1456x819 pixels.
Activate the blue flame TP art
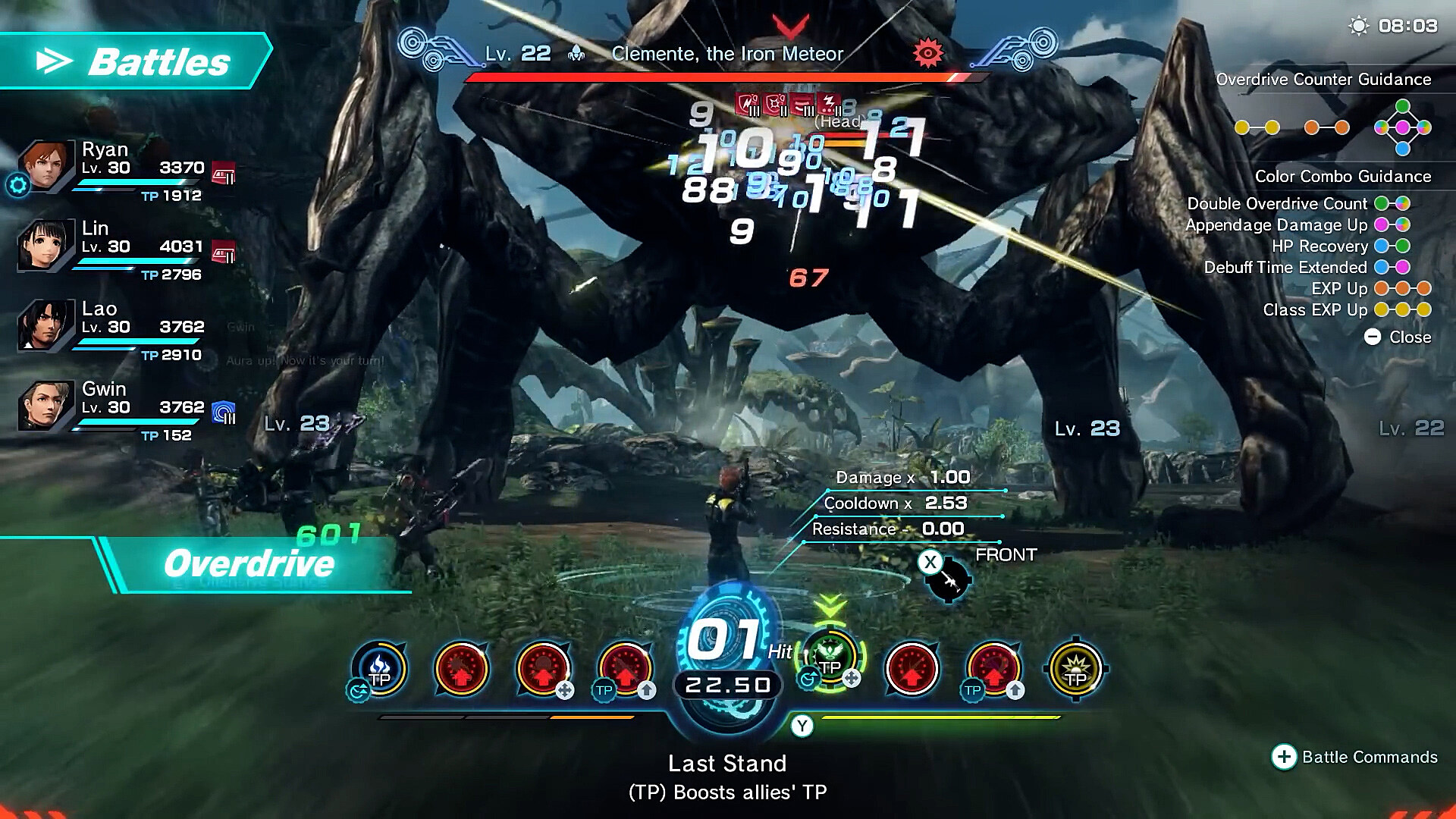tap(379, 669)
